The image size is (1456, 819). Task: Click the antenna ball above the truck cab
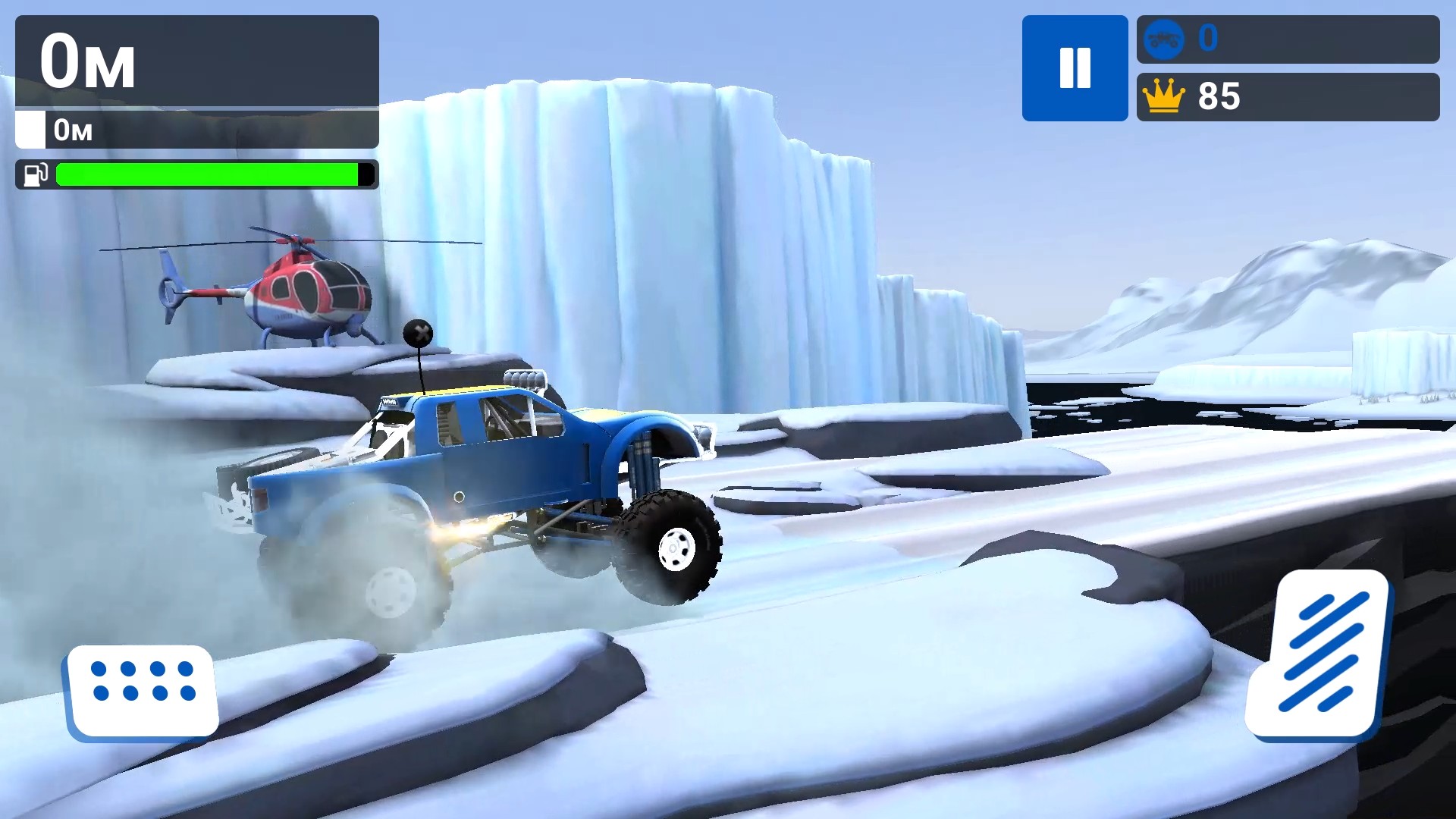(418, 334)
